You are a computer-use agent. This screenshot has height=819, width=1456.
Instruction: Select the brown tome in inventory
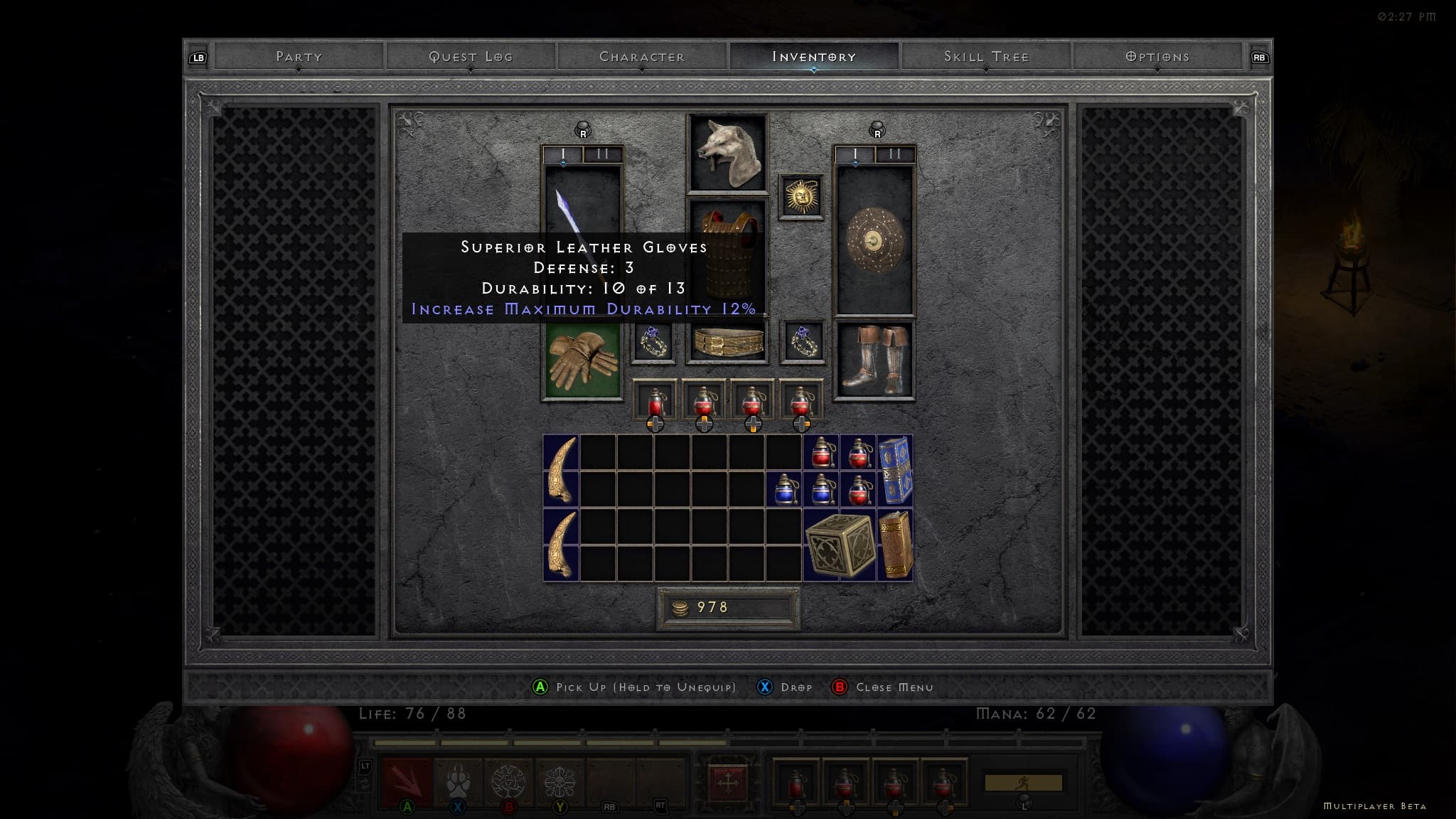(895, 545)
